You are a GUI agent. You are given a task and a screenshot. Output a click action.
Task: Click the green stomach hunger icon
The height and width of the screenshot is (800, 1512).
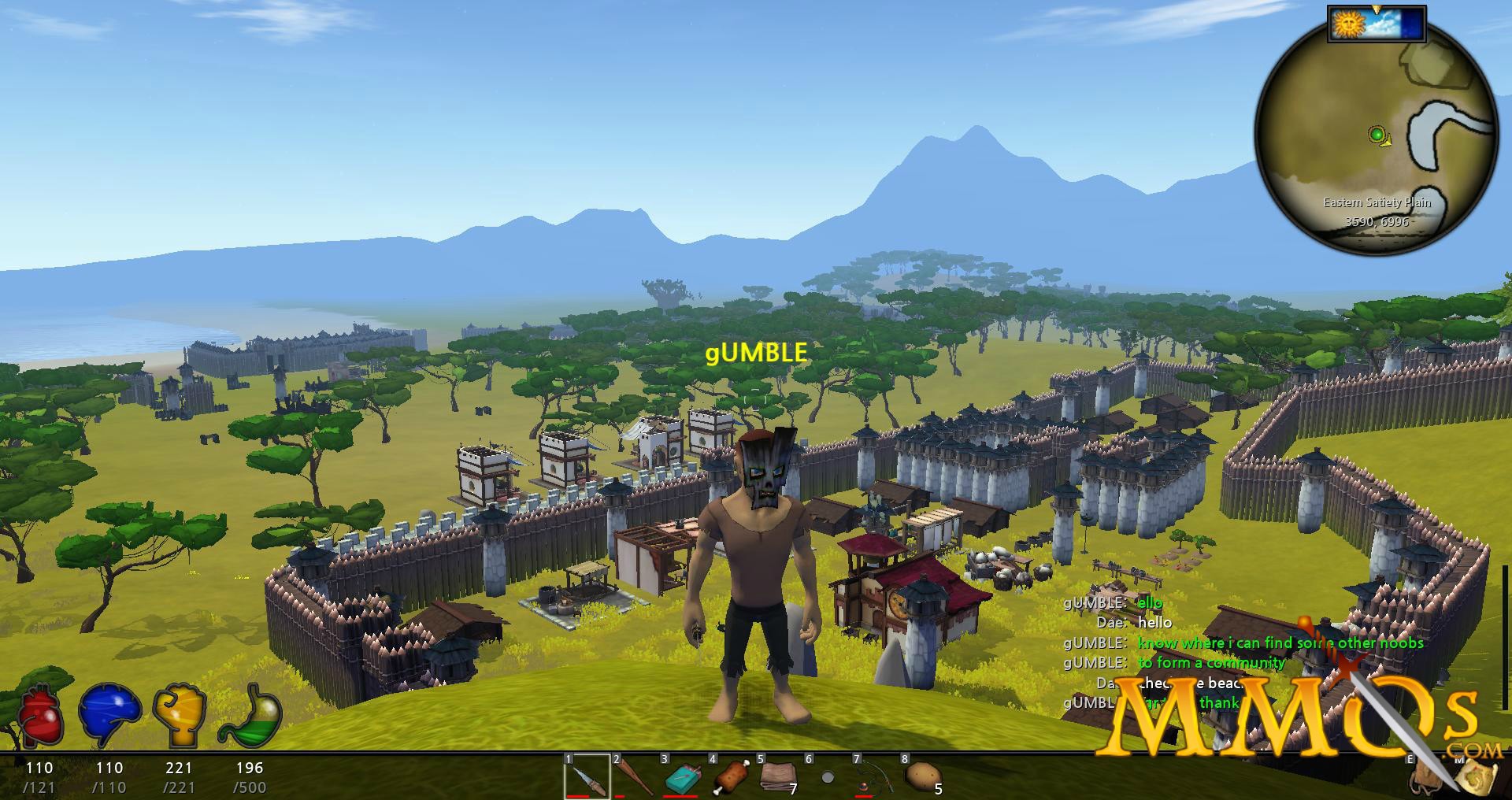pos(250,716)
